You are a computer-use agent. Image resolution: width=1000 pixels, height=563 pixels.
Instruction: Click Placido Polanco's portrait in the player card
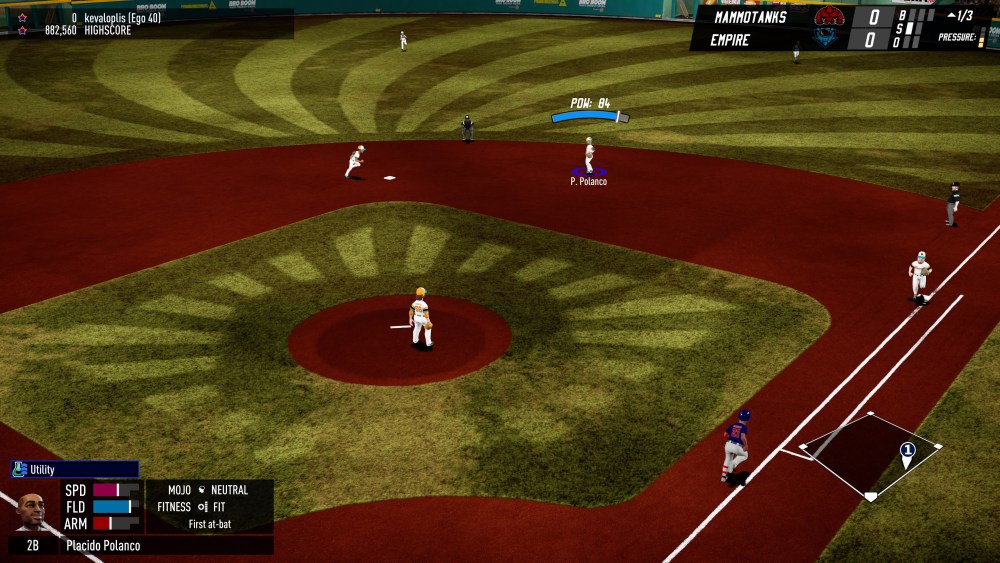point(31,510)
